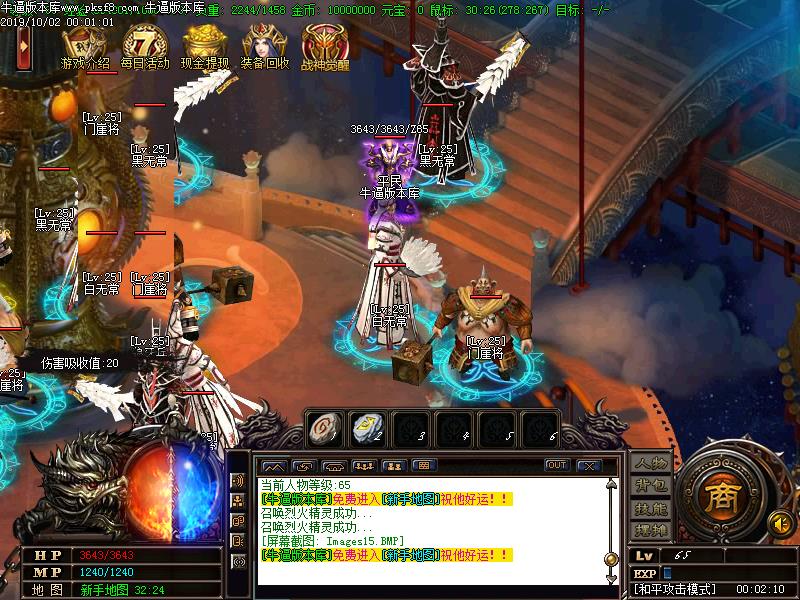Click the OUT button above the chat
The image size is (800, 600).
point(557,465)
